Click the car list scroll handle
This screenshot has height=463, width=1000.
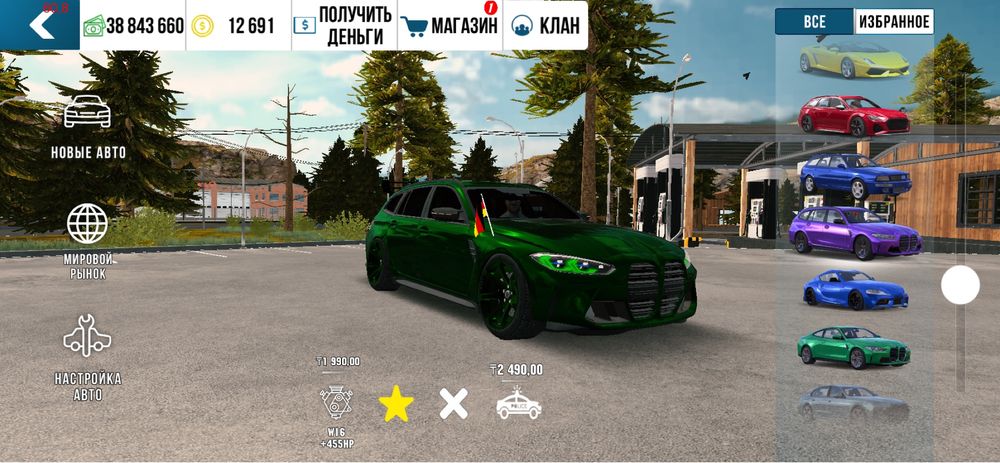click(960, 286)
